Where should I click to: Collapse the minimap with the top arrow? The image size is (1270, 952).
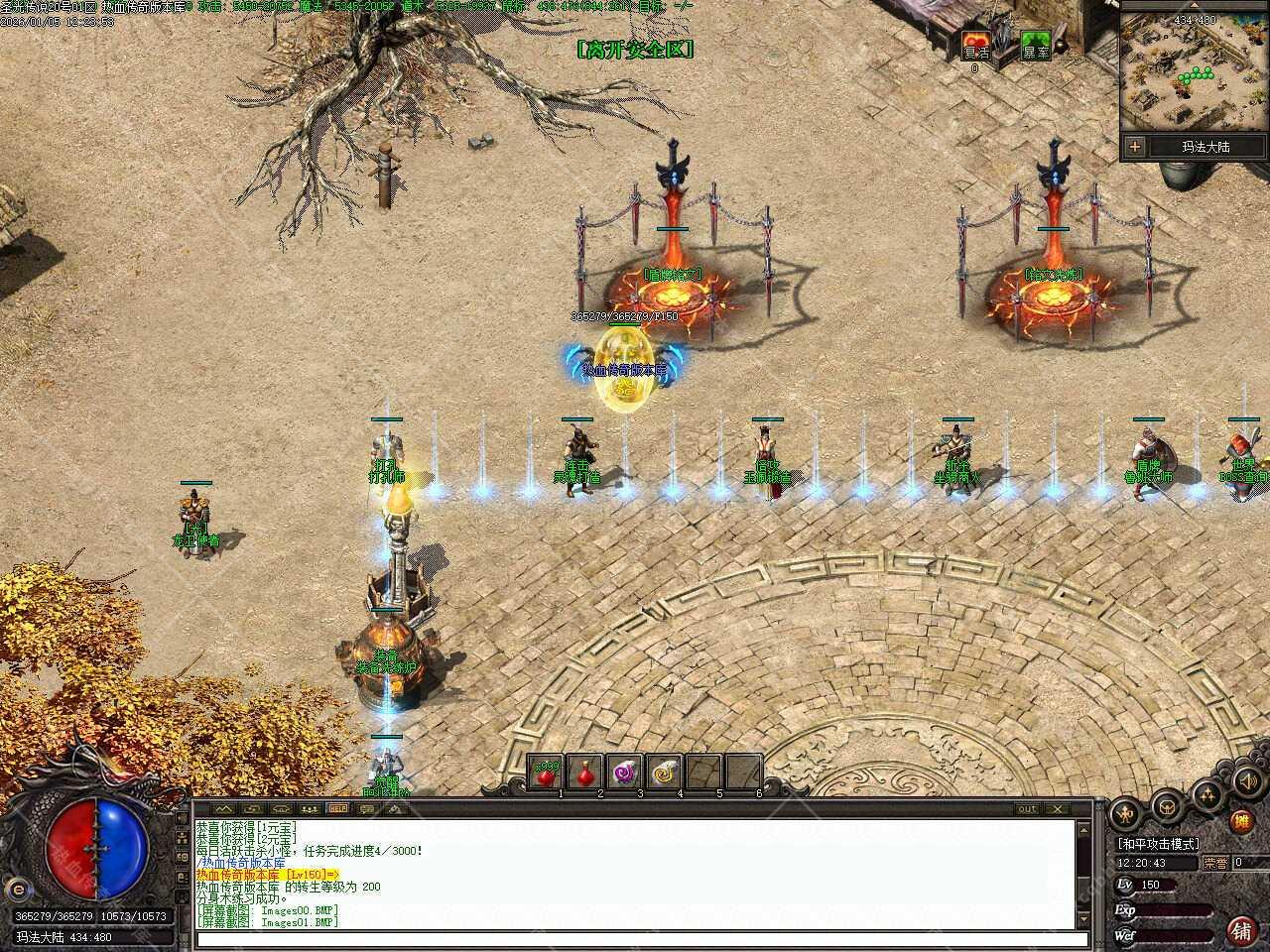[x=1195, y=6]
